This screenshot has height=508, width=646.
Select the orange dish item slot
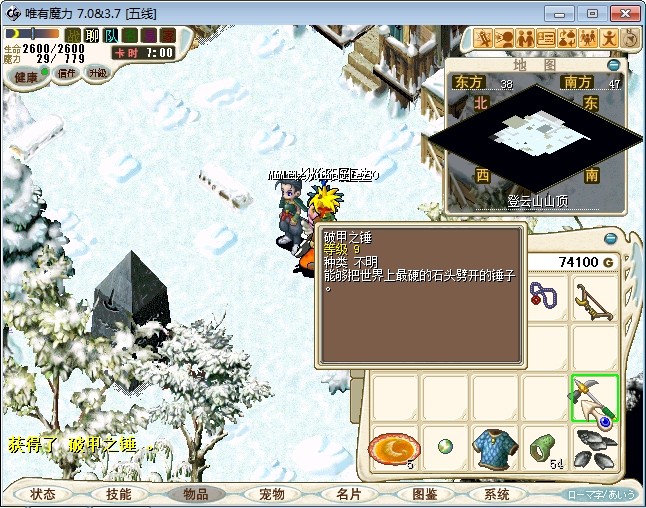(x=393, y=447)
